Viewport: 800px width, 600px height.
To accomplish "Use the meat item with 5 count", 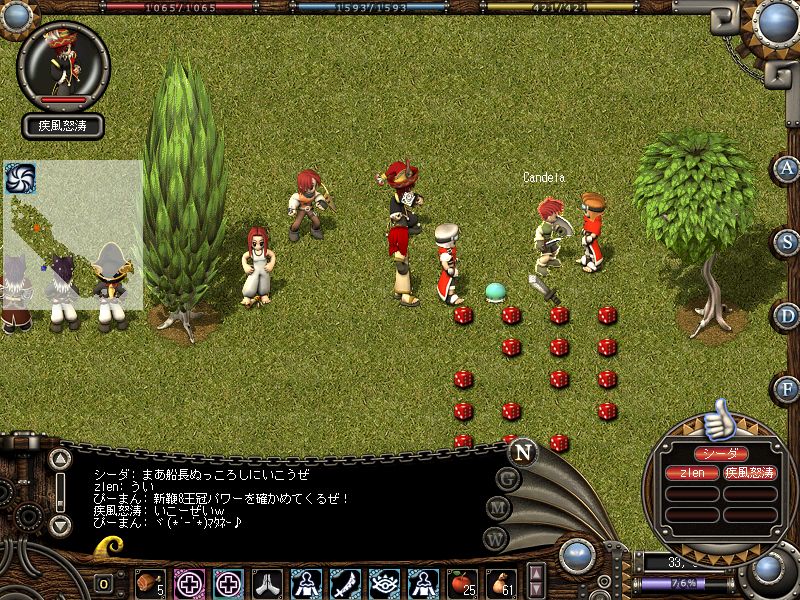I will (150, 582).
